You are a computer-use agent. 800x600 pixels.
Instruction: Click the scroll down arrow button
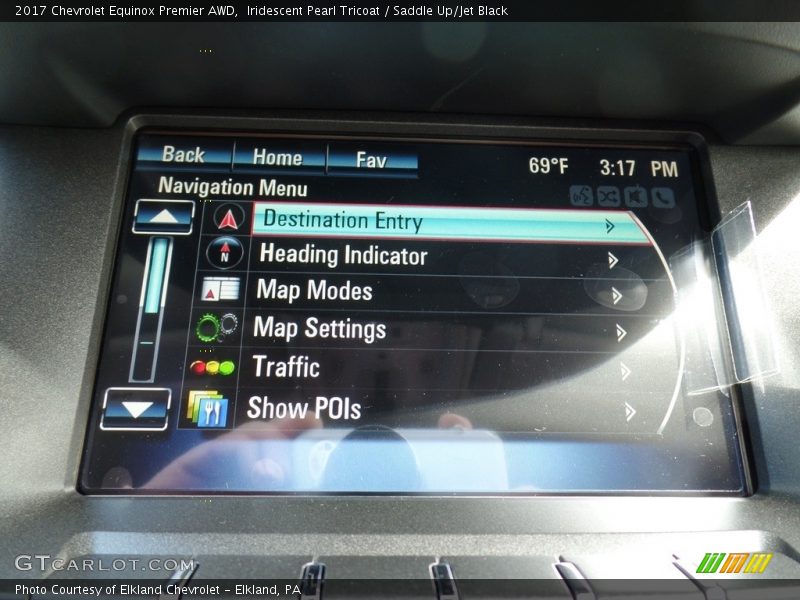point(136,408)
